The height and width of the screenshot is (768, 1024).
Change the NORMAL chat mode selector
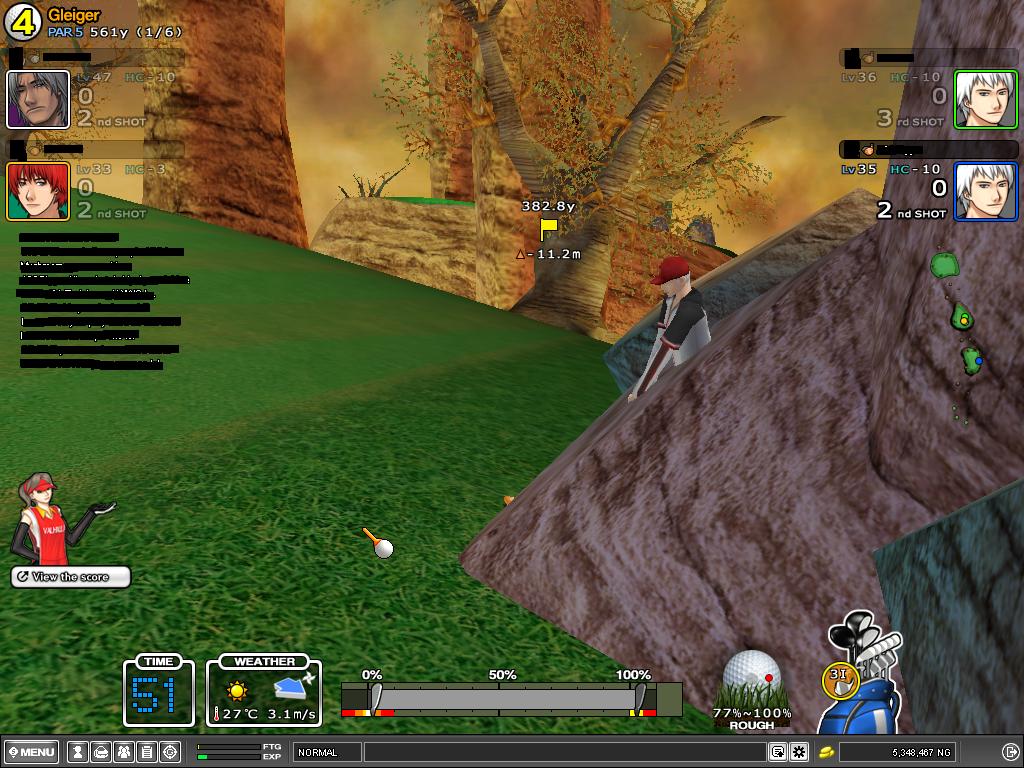coord(327,752)
